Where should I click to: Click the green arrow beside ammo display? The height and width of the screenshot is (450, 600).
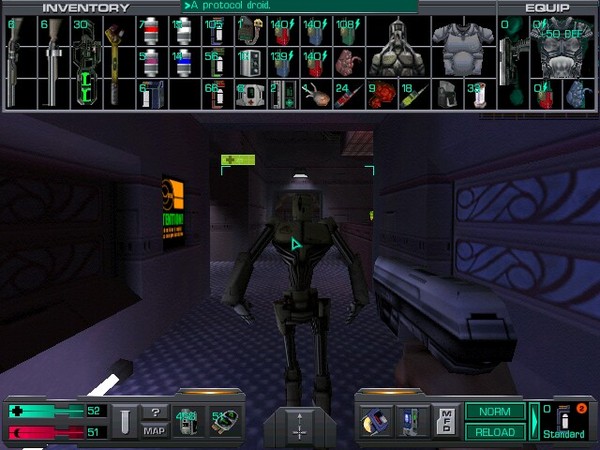(x=534, y=421)
